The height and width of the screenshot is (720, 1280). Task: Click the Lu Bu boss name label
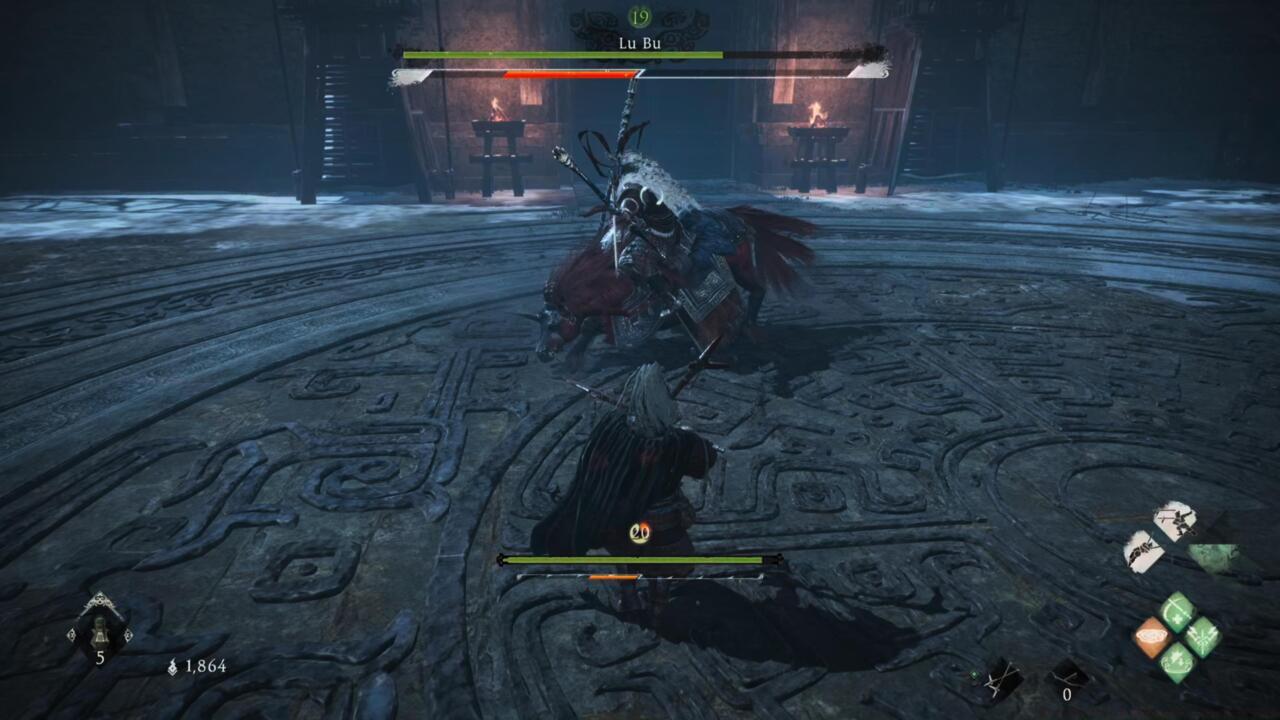click(640, 45)
